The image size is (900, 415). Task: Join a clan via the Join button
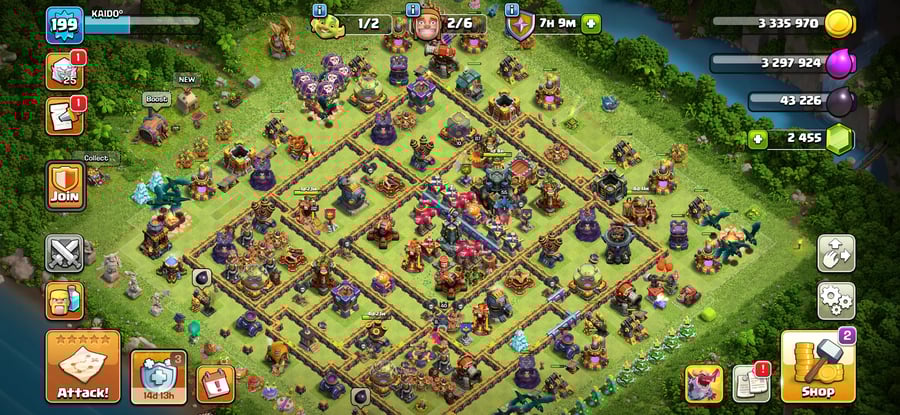tap(65, 186)
